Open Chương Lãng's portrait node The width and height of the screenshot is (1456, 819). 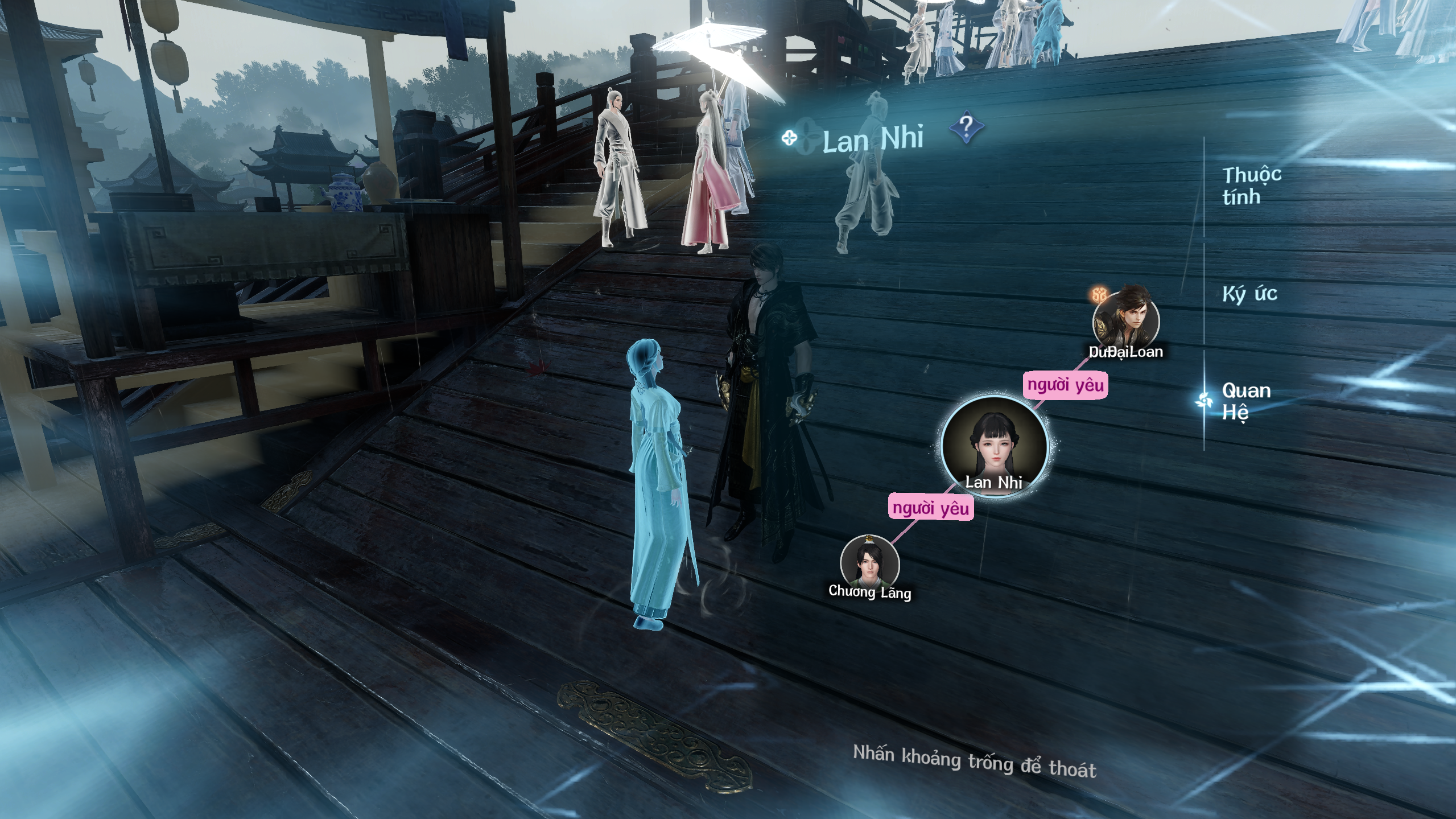tap(869, 563)
